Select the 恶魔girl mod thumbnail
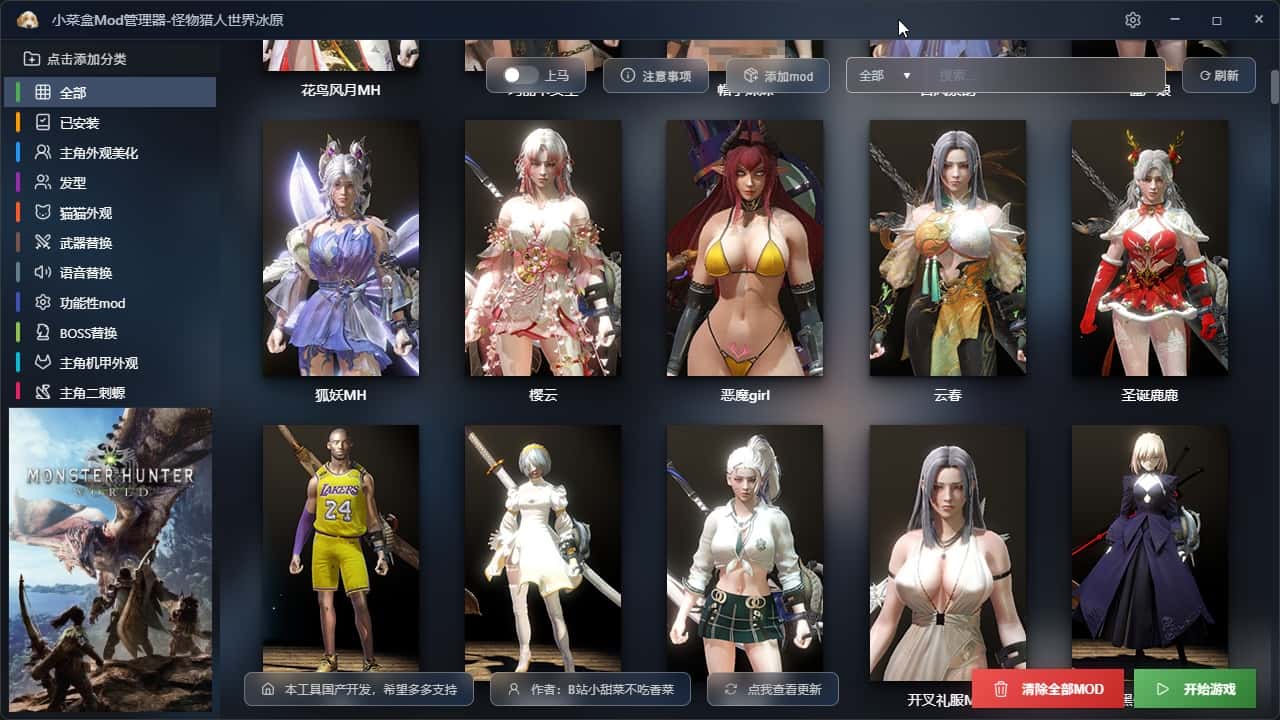 (x=745, y=248)
